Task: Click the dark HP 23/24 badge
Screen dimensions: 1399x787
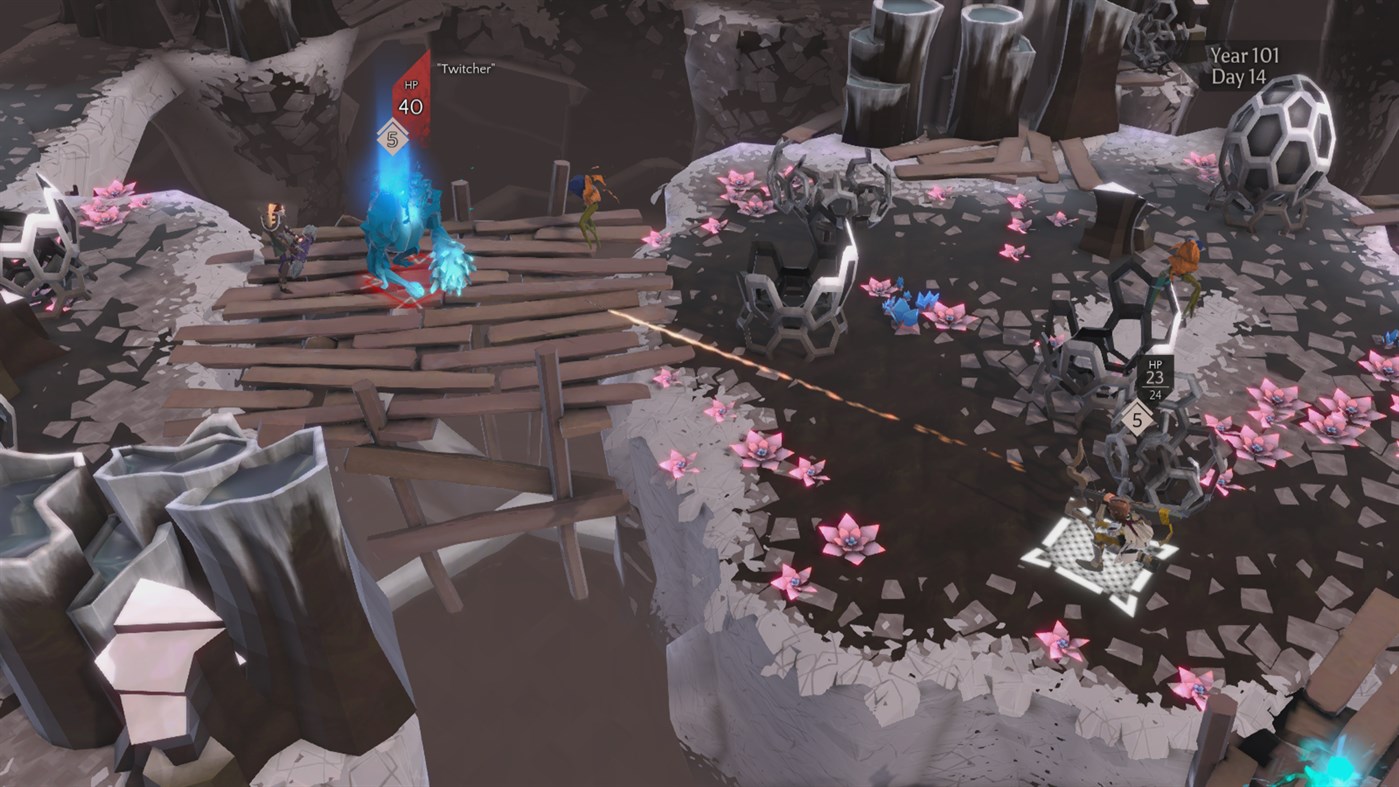Action: point(1157,379)
